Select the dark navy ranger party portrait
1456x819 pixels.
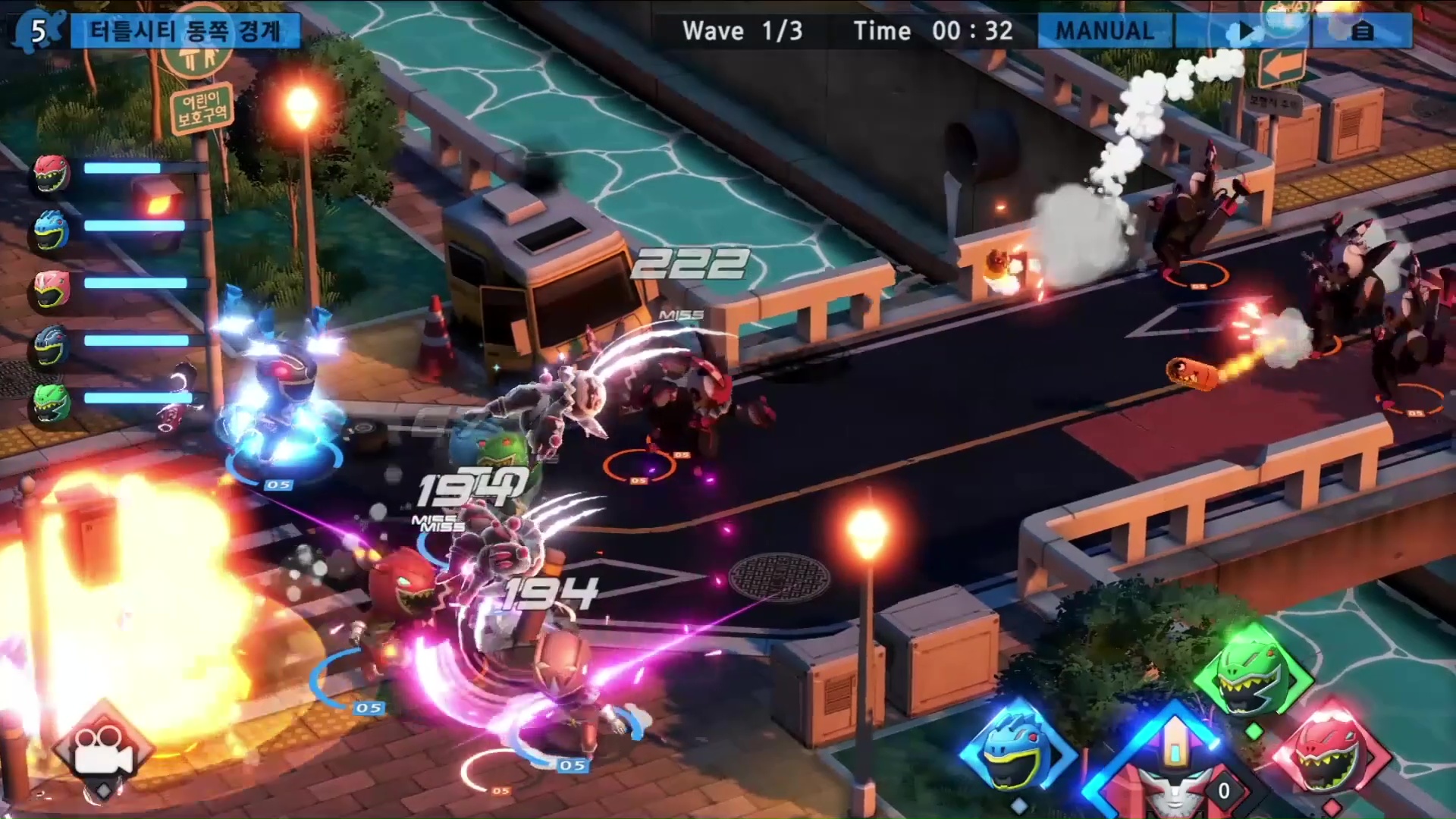pyautogui.click(x=52, y=345)
